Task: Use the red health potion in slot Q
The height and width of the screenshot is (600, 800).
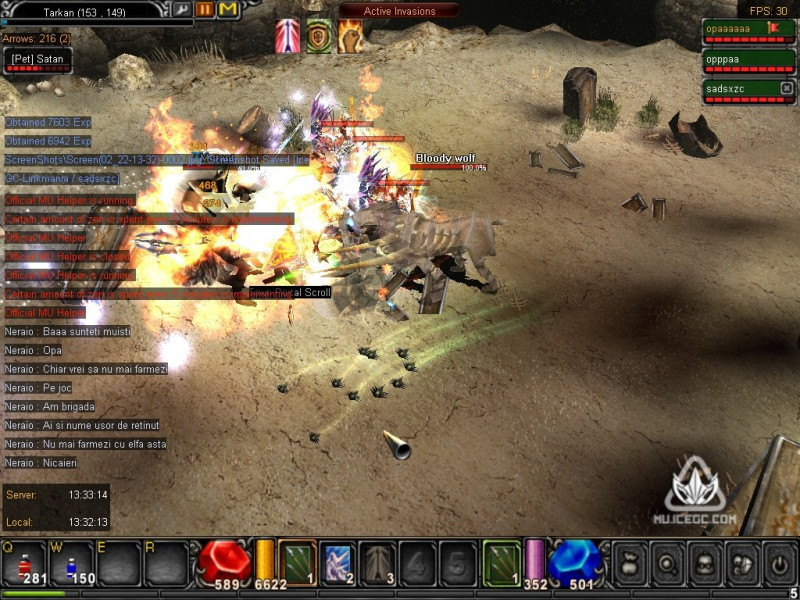Action: [x=24, y=563]
